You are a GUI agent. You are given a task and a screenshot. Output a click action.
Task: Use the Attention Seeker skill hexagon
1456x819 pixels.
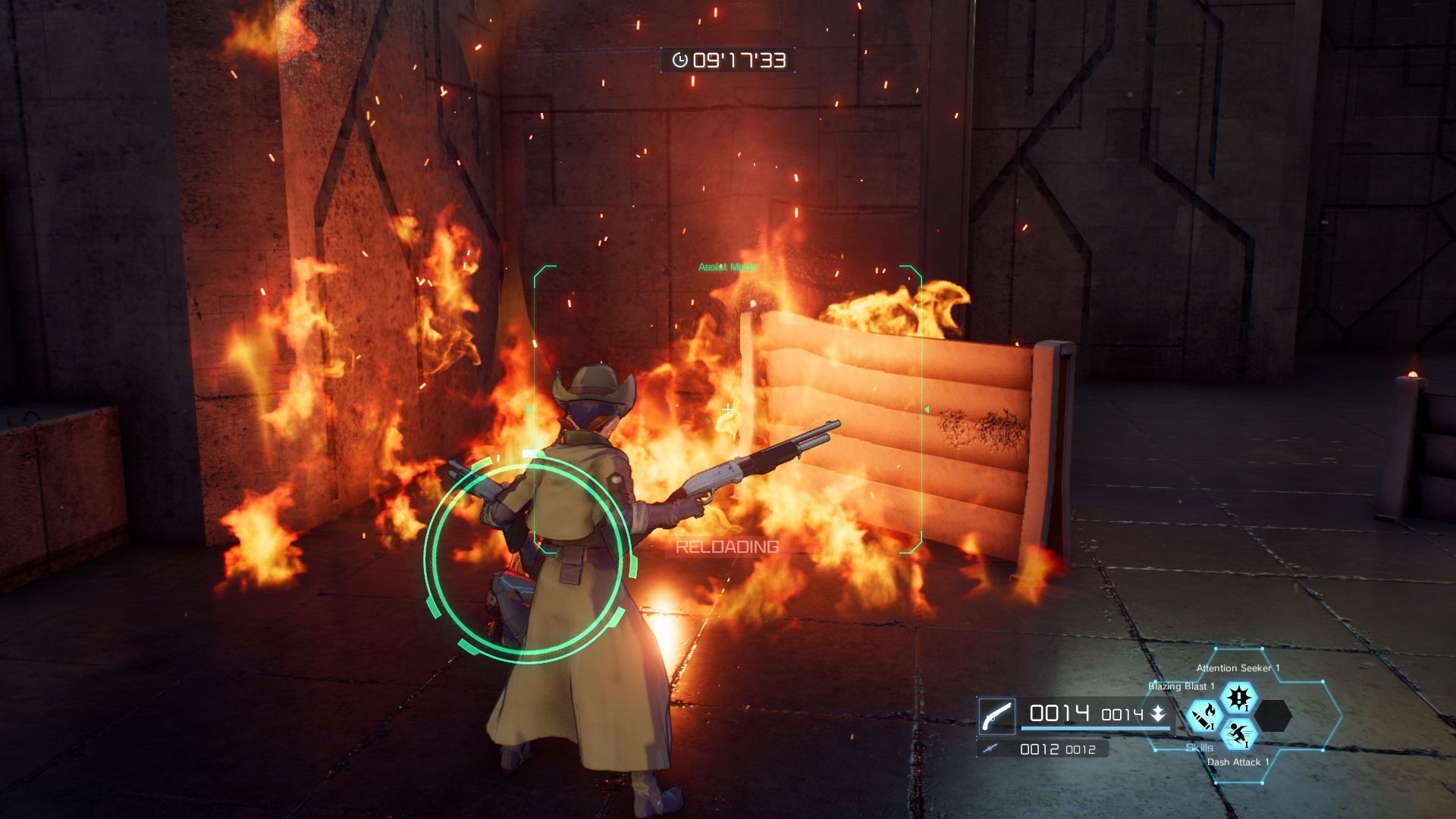click(x=1238, y=697)
